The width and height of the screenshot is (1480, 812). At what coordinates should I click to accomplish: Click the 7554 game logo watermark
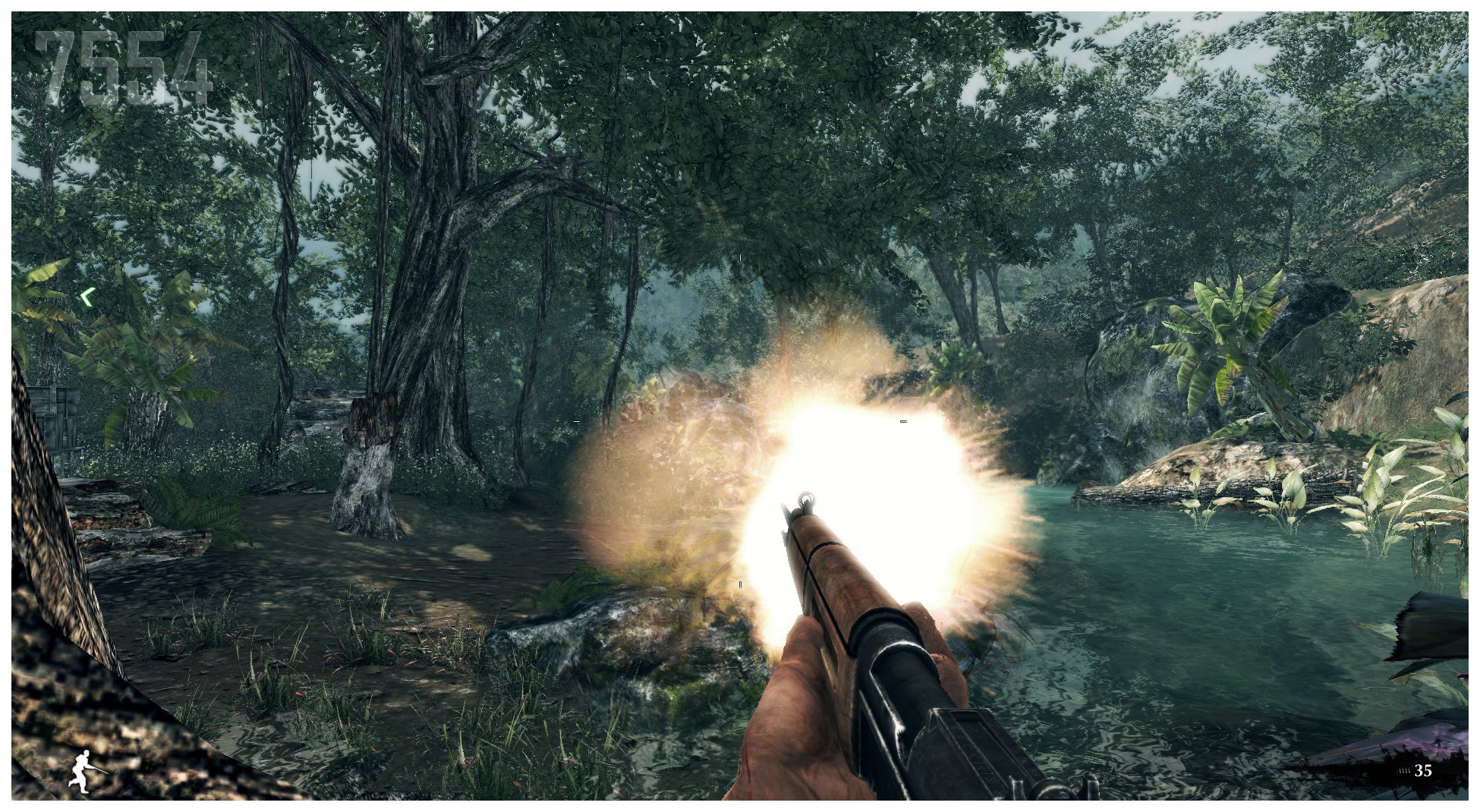point(121,69)
